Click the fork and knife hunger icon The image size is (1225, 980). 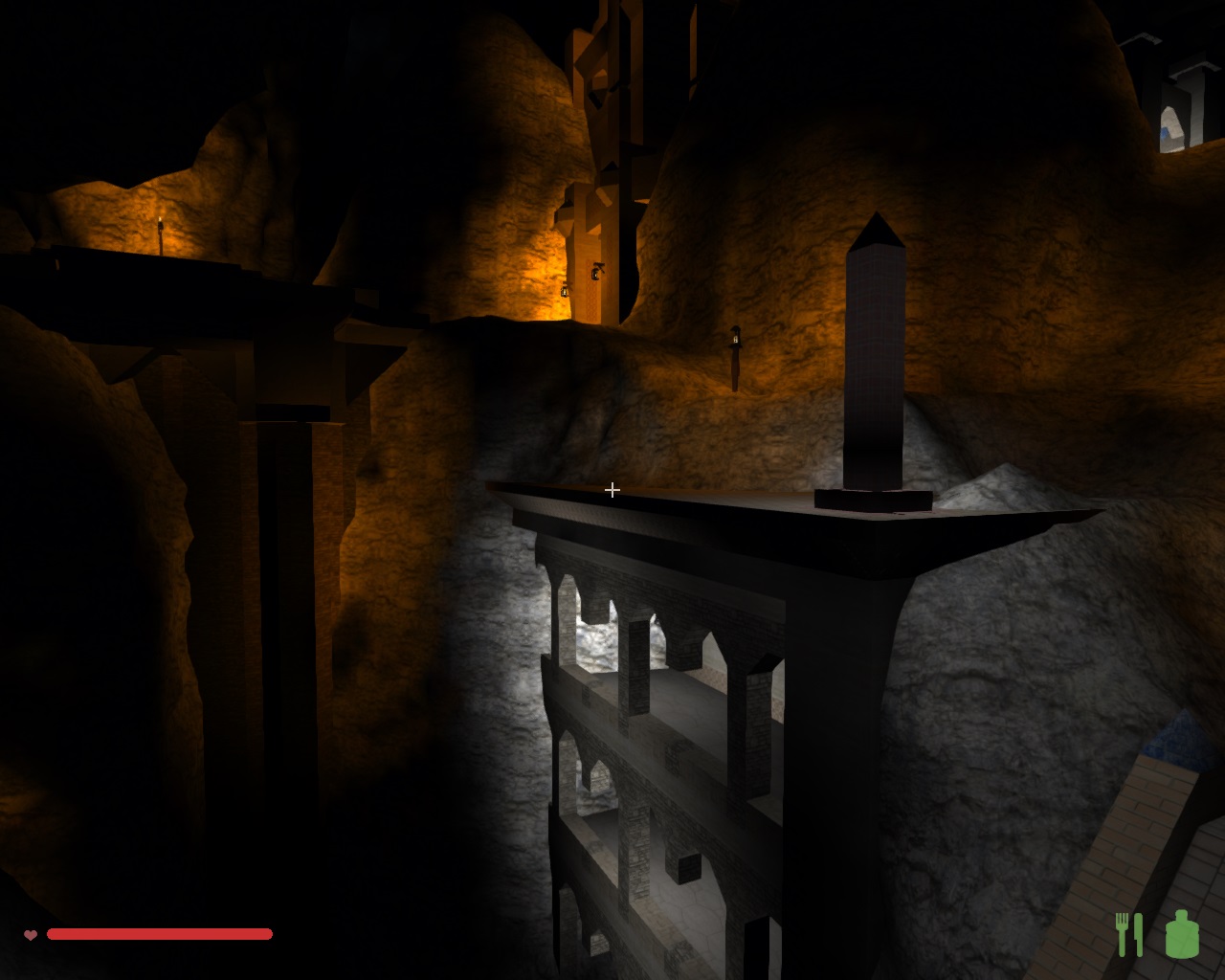coord(1129,934)
